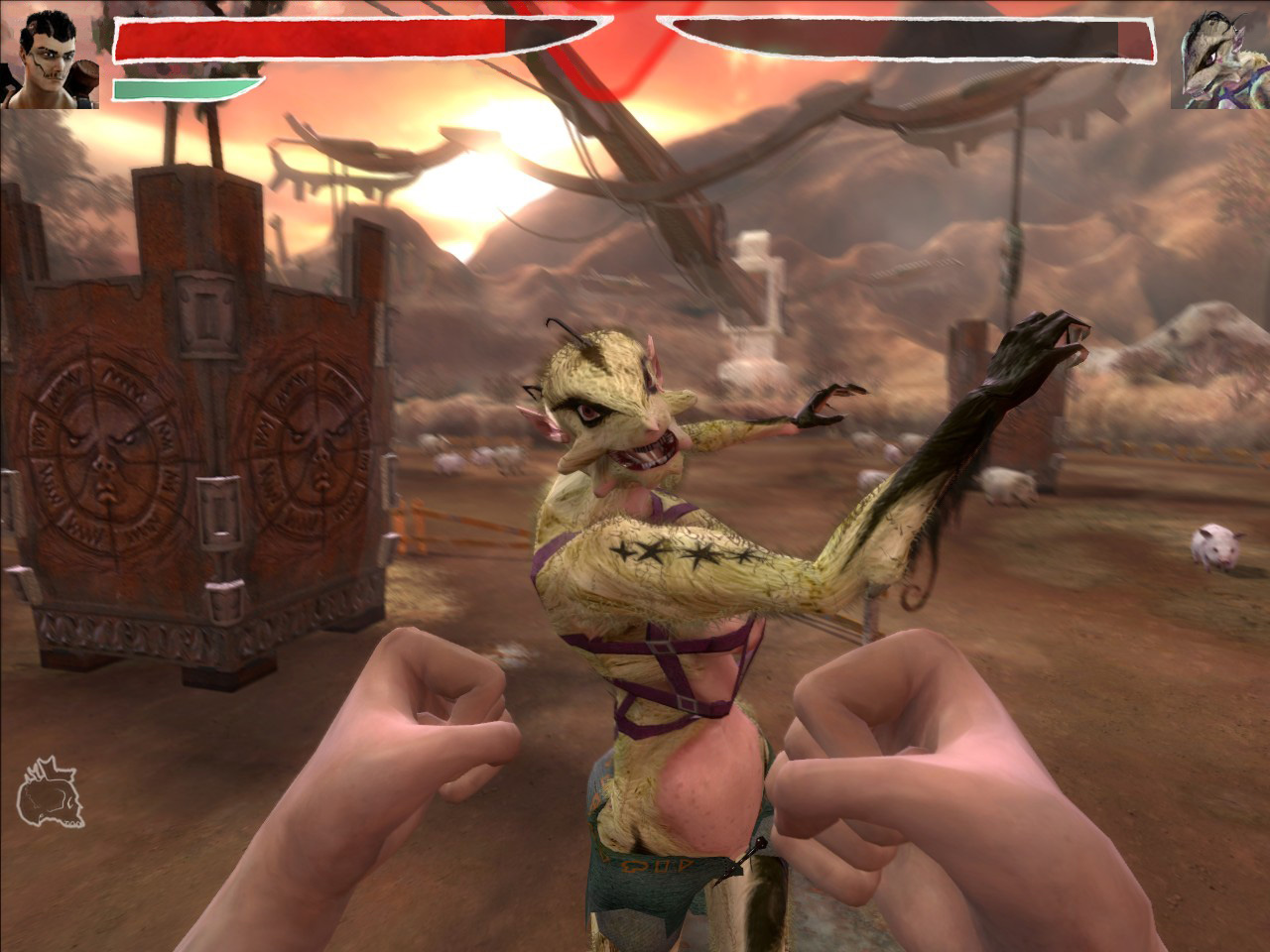Click the red sliver of enemy health remaining

click(1136, 42)
